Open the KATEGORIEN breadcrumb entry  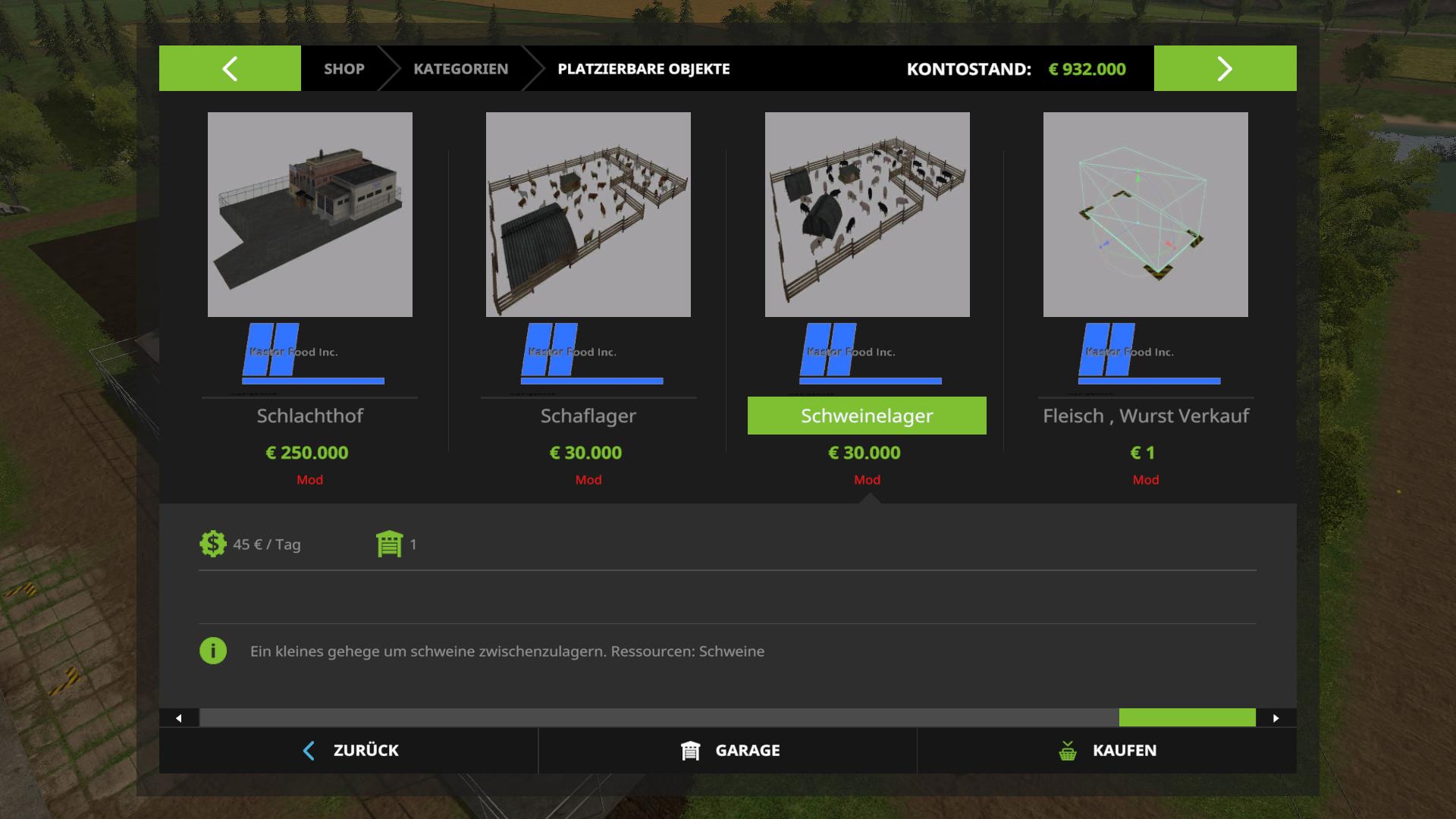(460, 68)
